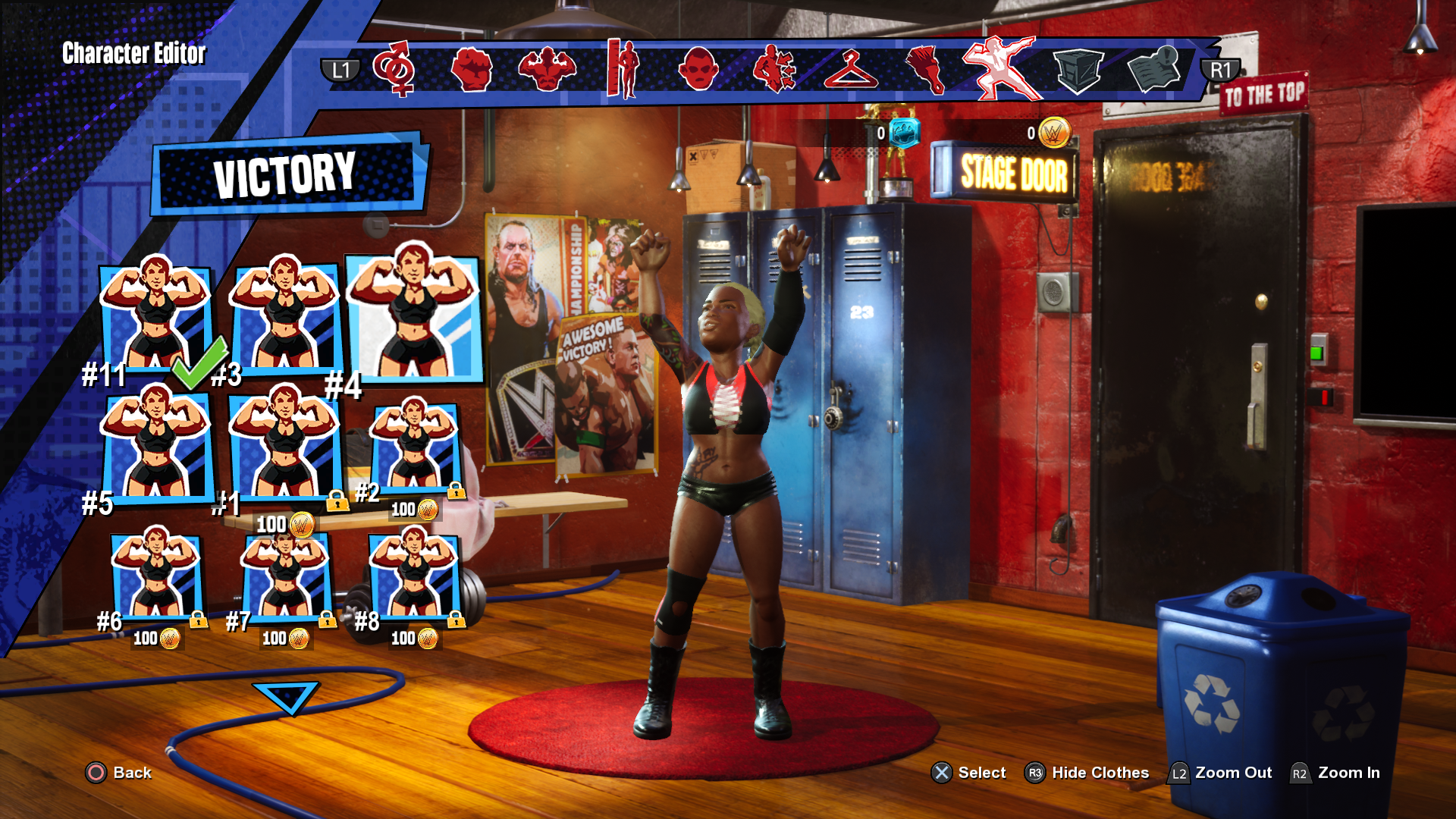The image size is (1456, 819).
Task: Switch to the torn body figure tab
Action: click(774, 70)
